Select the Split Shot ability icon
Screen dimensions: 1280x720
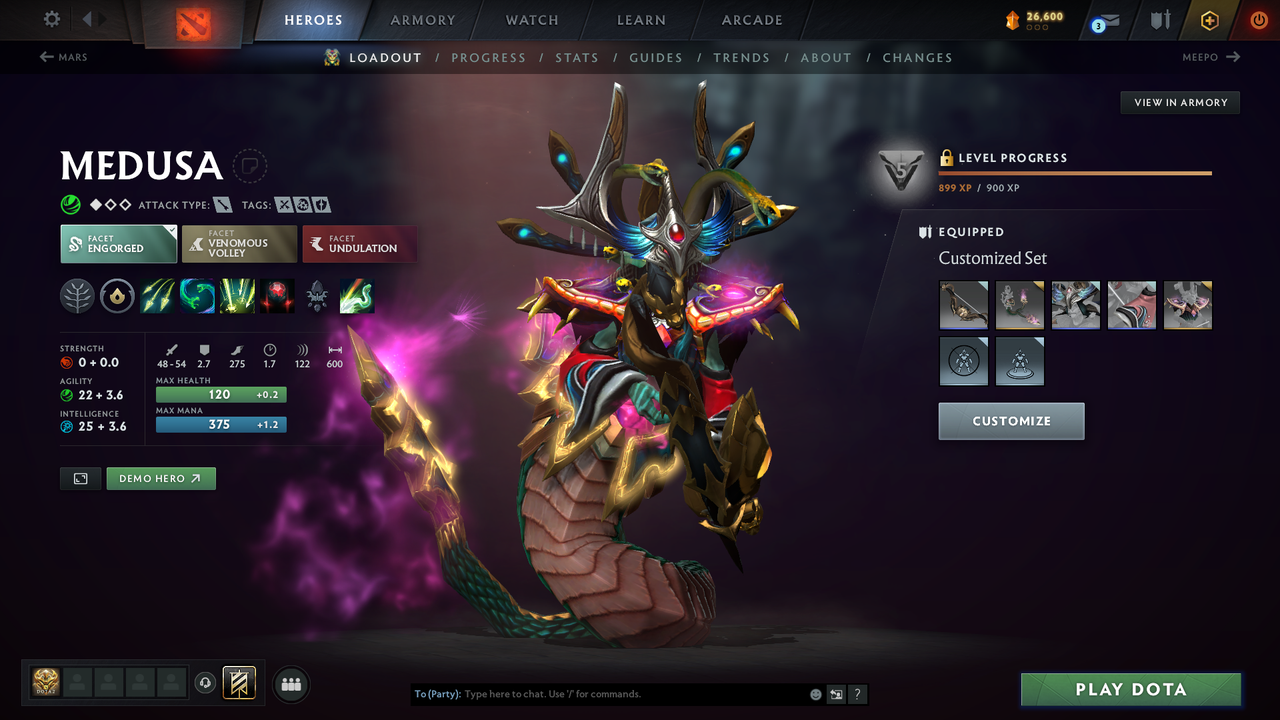[x=157, y=295]
